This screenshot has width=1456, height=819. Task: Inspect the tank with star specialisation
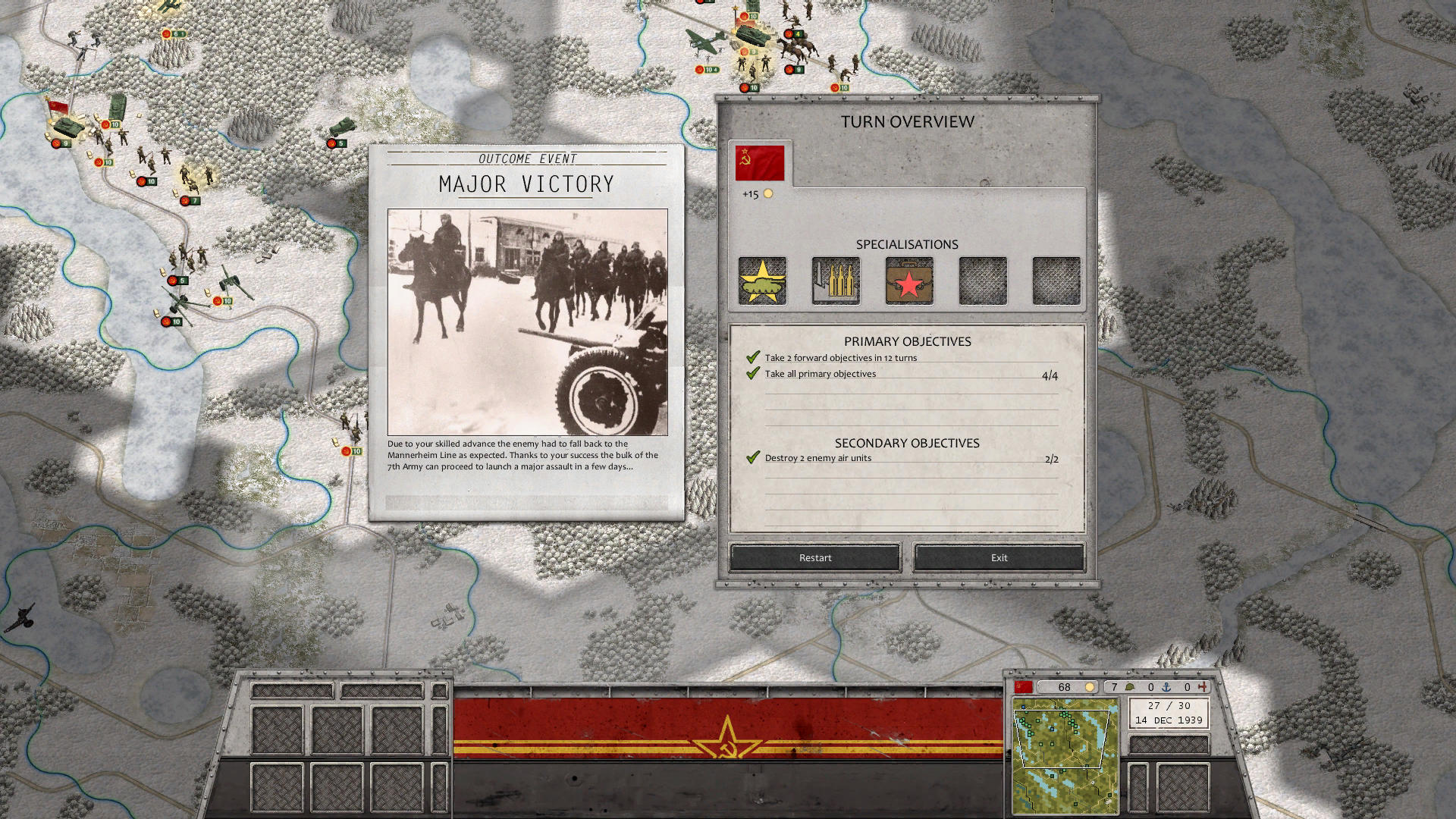pyautogui.click(x=762, y=281)
